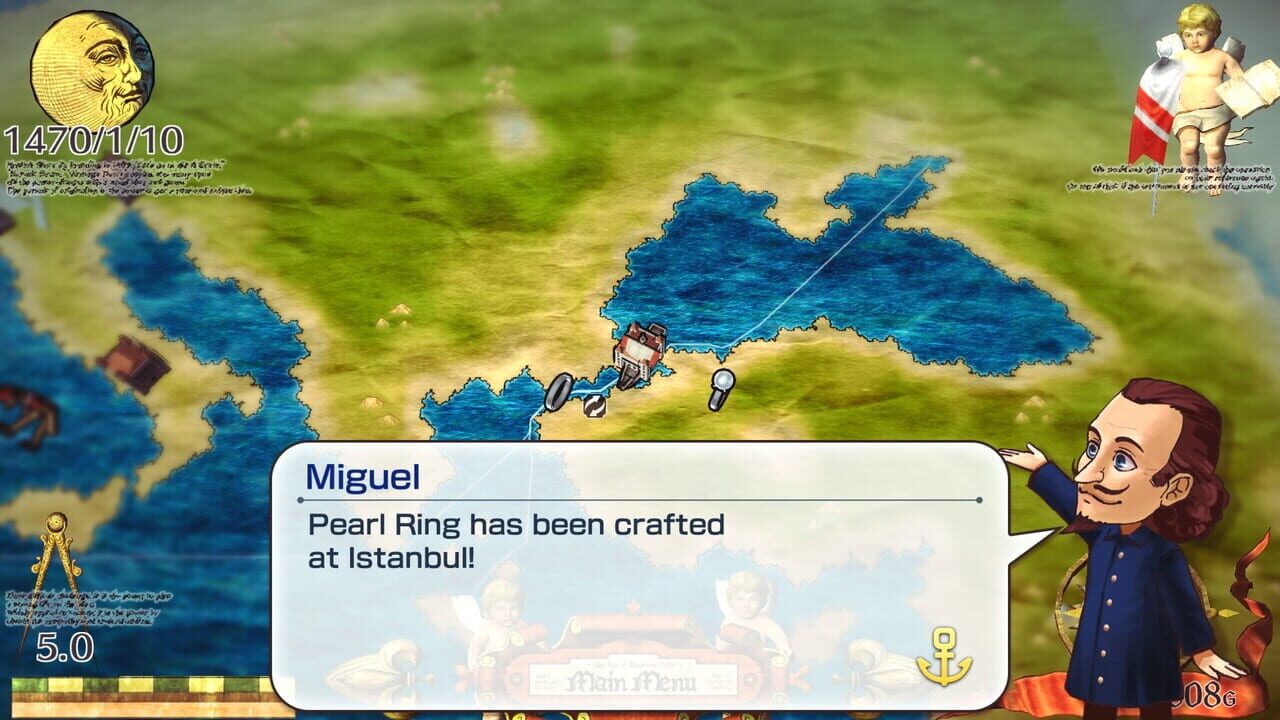Toggle the circular arrows trade route marker
Viewport: 1280px width, 720px height.
[x=595, y=407]
